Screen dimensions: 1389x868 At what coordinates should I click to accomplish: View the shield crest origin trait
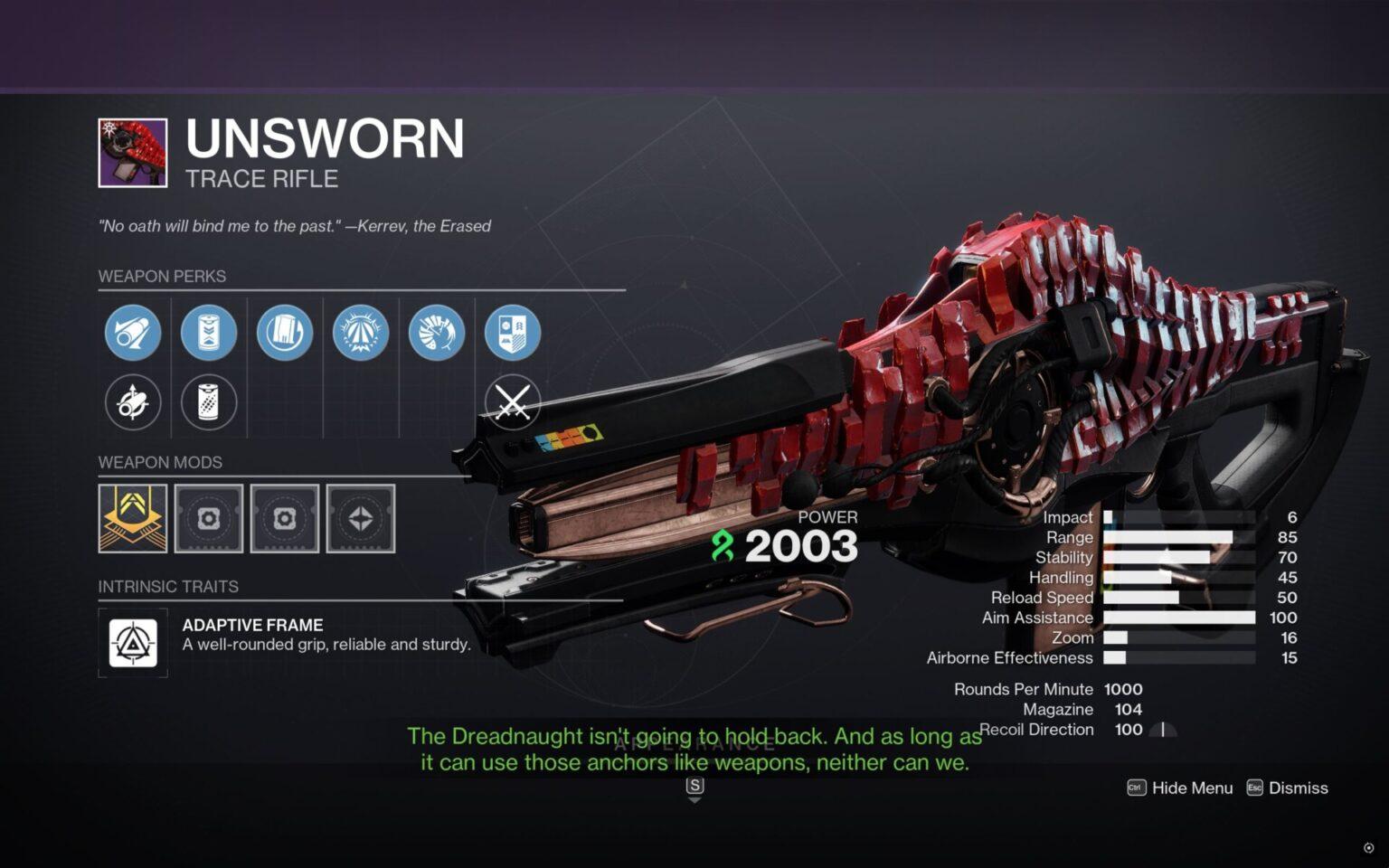point(513,333)
